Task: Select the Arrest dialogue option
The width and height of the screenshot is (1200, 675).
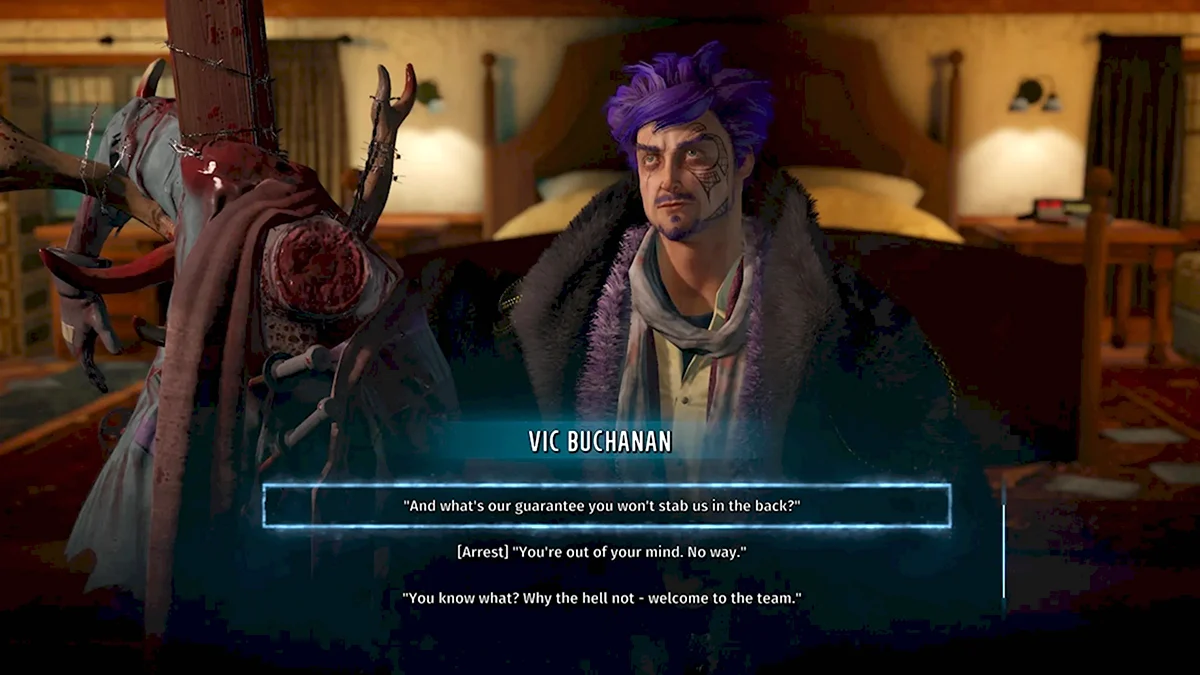Action: click(602, 552)
